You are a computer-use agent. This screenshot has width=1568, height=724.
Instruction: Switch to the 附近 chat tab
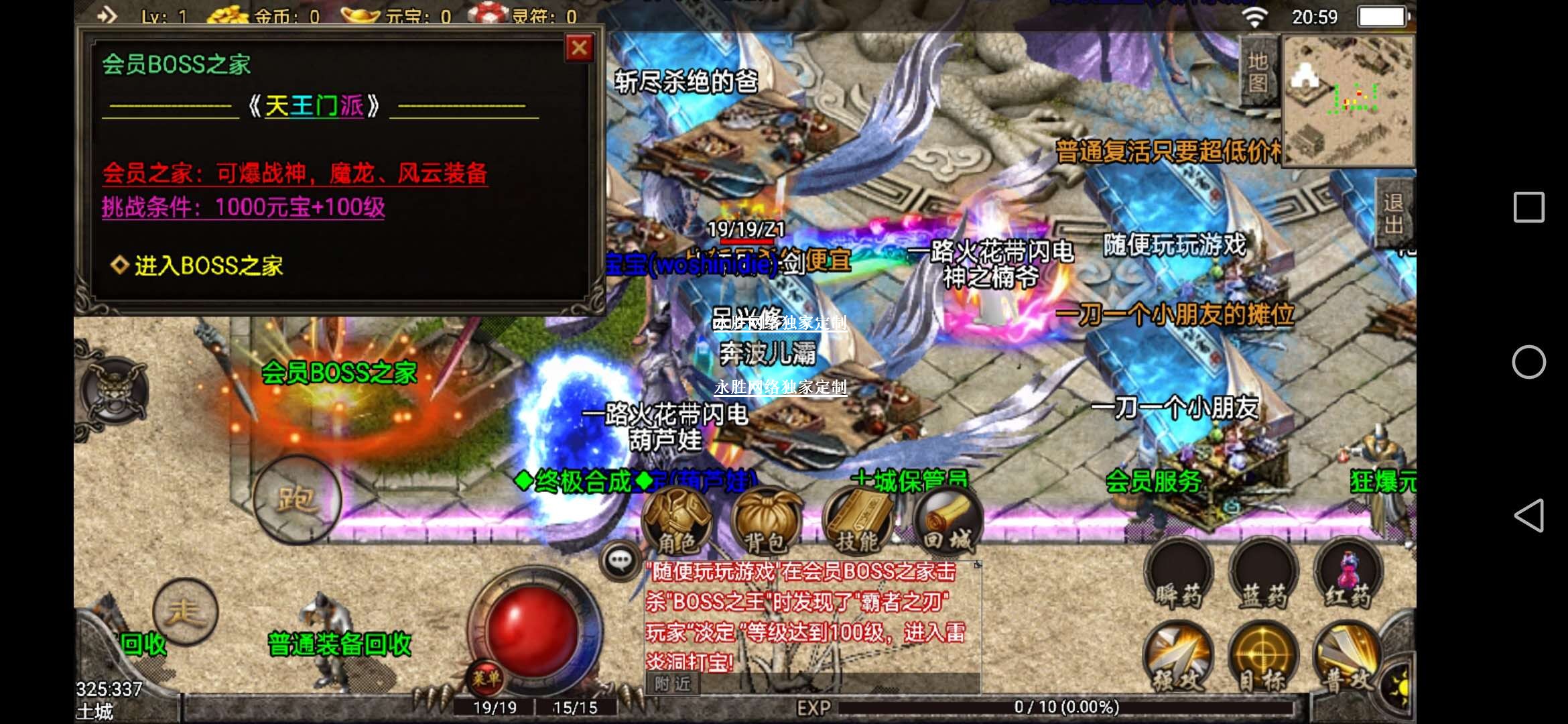pyautogui.click(x=672, y=684)
